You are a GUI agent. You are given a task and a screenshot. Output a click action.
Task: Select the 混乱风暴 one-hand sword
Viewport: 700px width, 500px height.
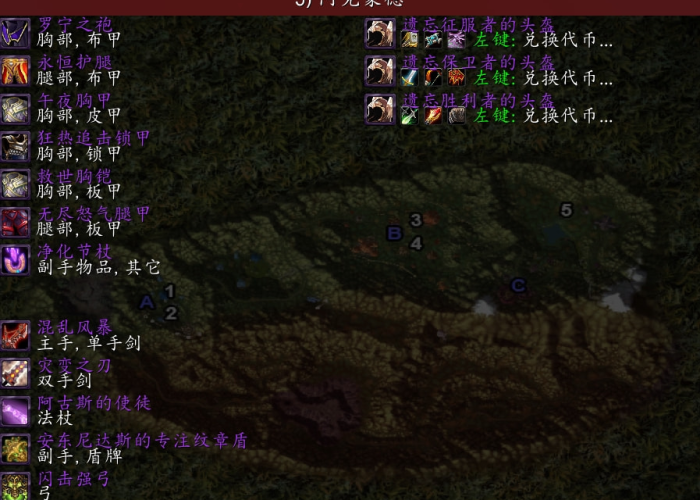tap(74, 328)
